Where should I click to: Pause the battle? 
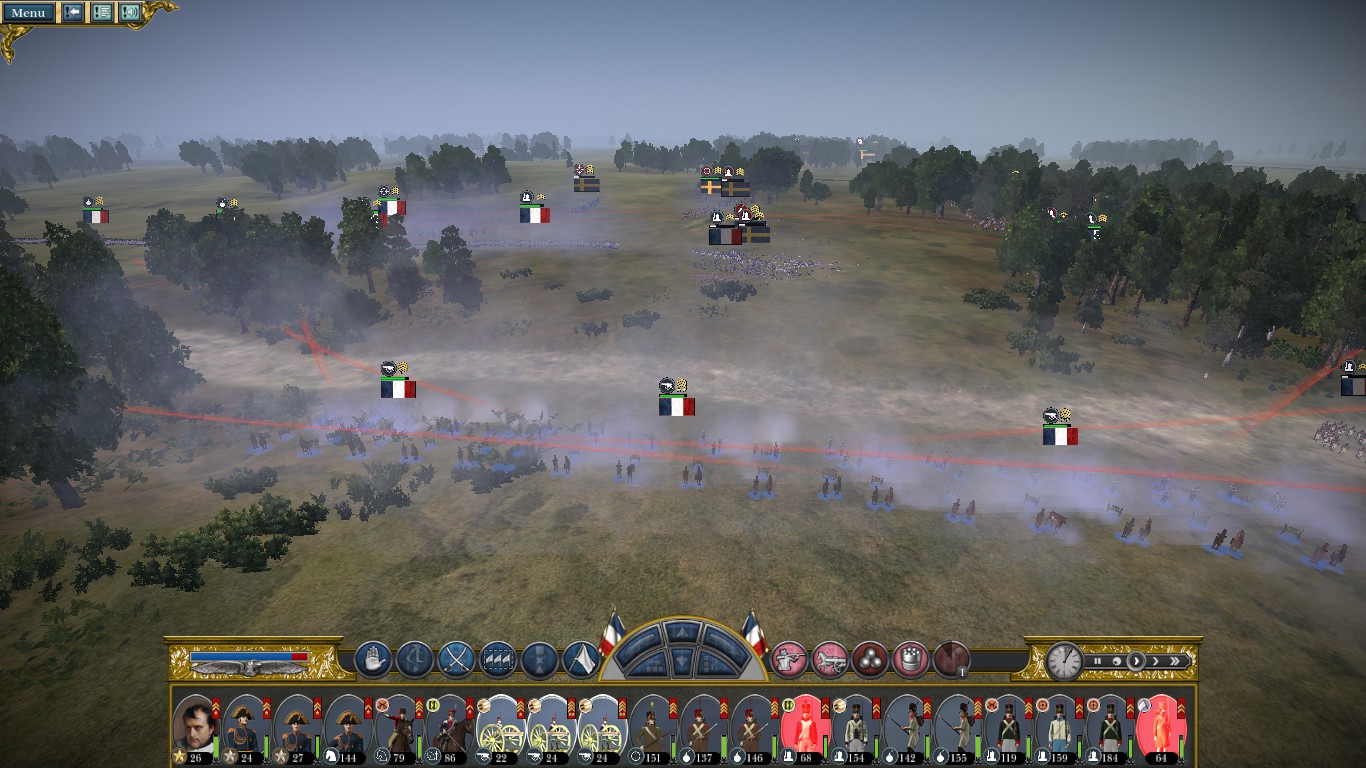pyautogui.click(x=1098, y=661)
